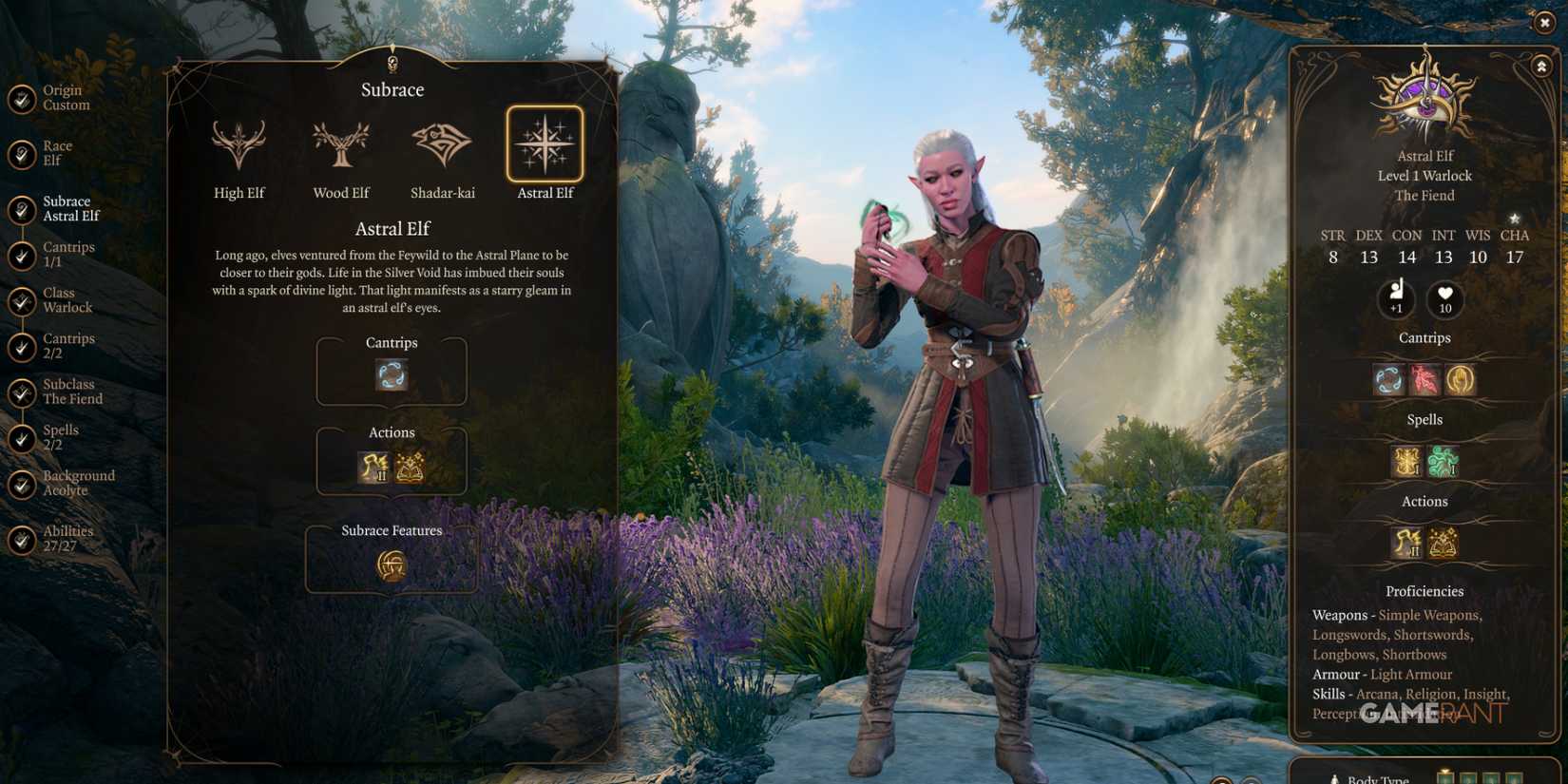Click the star above the CHA score
The height and width of the screenshot is (784, 1568).
click(1515, 217)
